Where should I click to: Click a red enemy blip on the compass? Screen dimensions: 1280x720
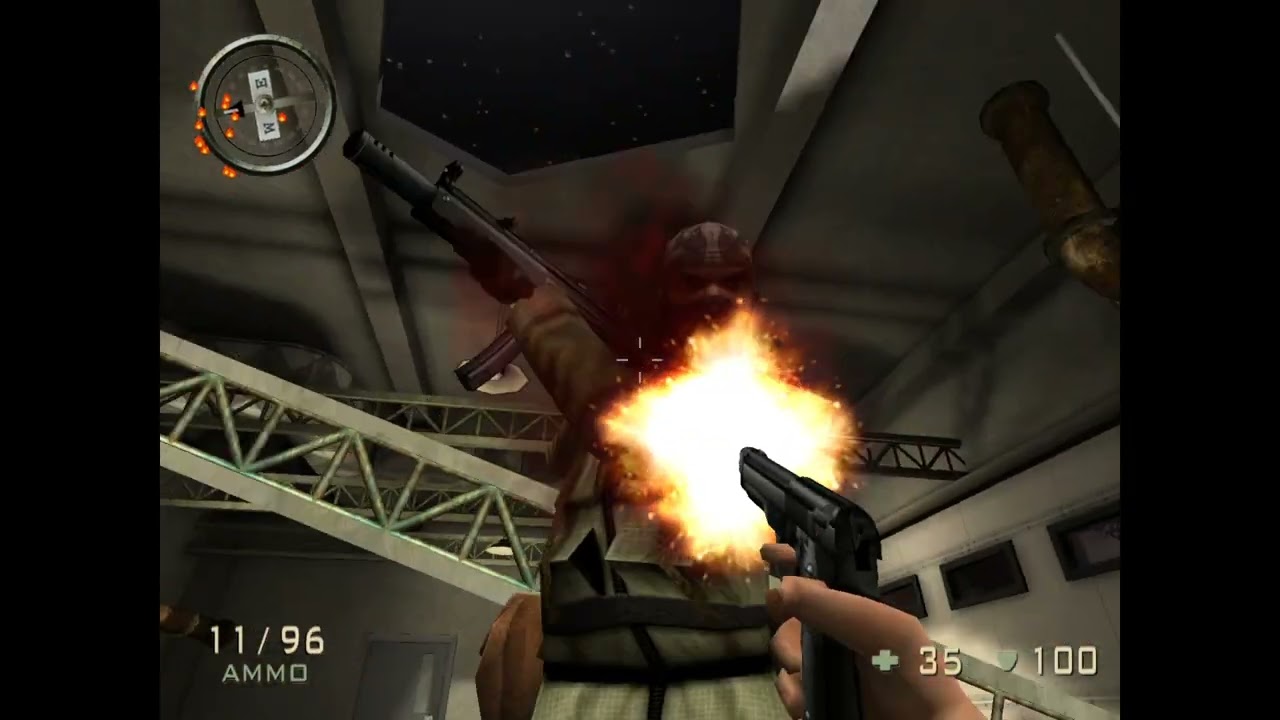pos(227,100)
